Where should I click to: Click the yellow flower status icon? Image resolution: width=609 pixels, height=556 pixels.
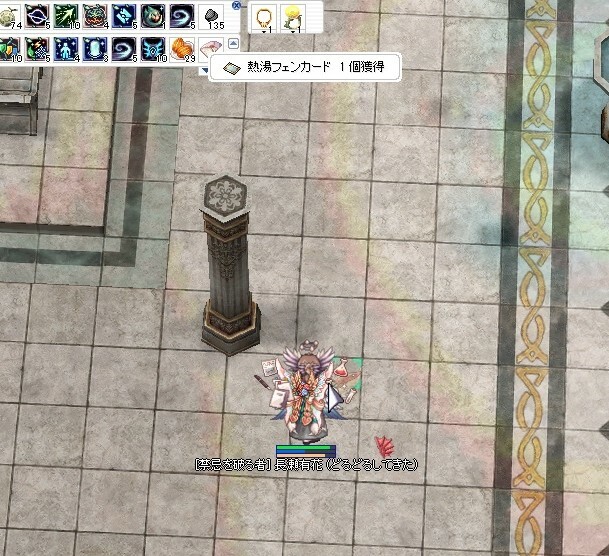pyautogui.click(x=293, y=15)
